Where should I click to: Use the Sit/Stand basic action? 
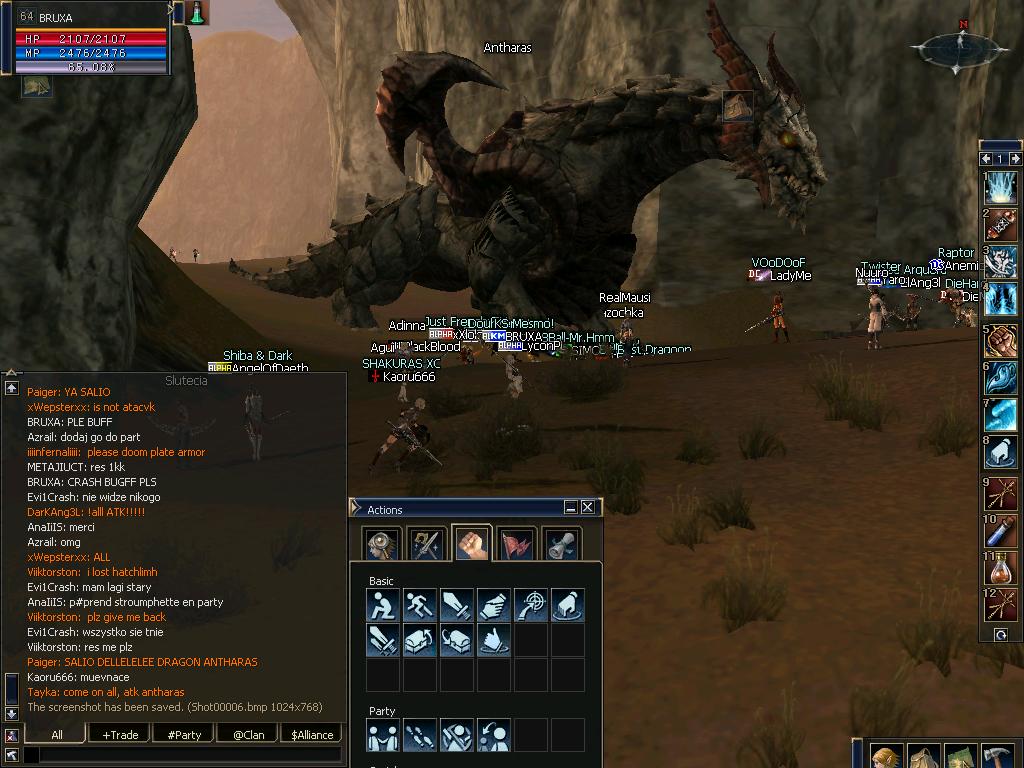[383, 605]
